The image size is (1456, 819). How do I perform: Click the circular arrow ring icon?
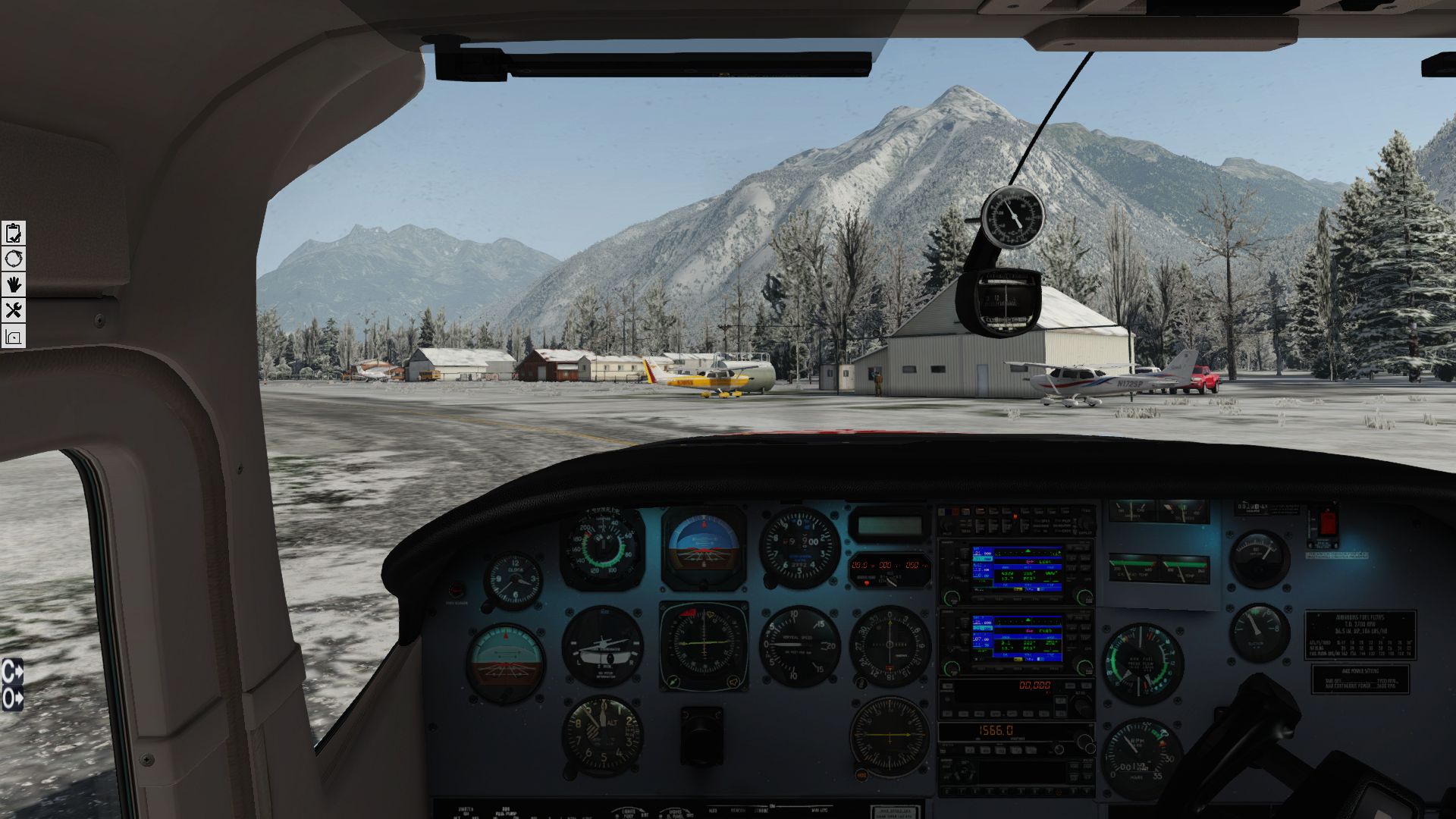13,259
